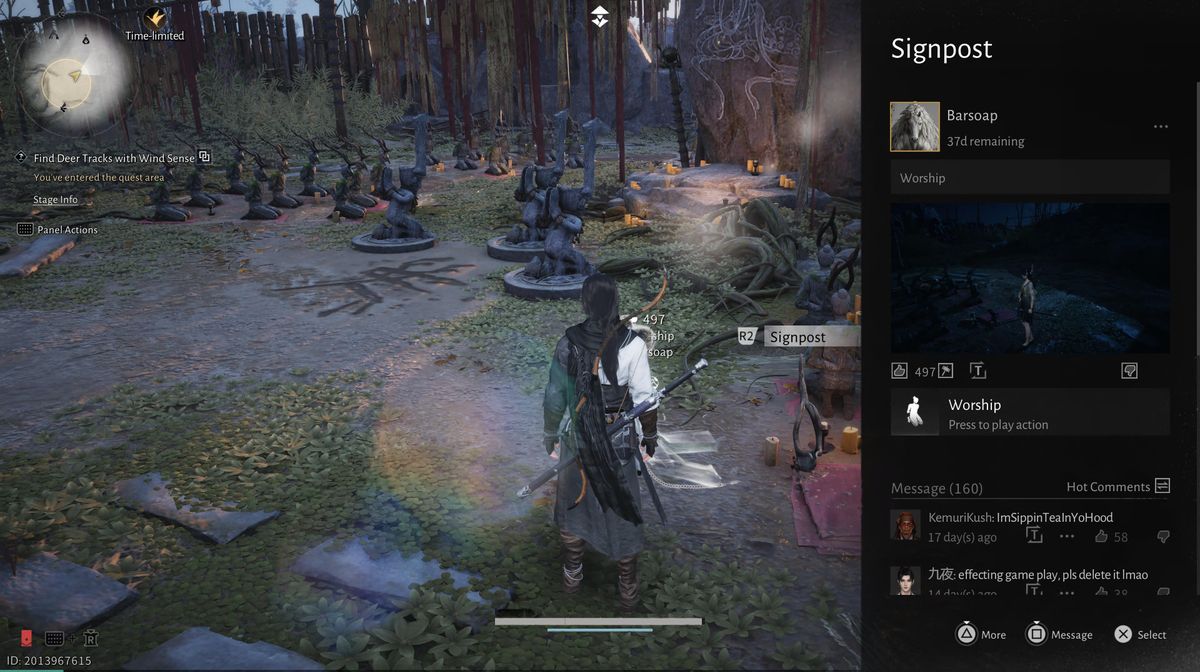This screenshot has height=672, width=1200.
Task: Select Barsoap's white lion avatar
Action: click(914, 127)
